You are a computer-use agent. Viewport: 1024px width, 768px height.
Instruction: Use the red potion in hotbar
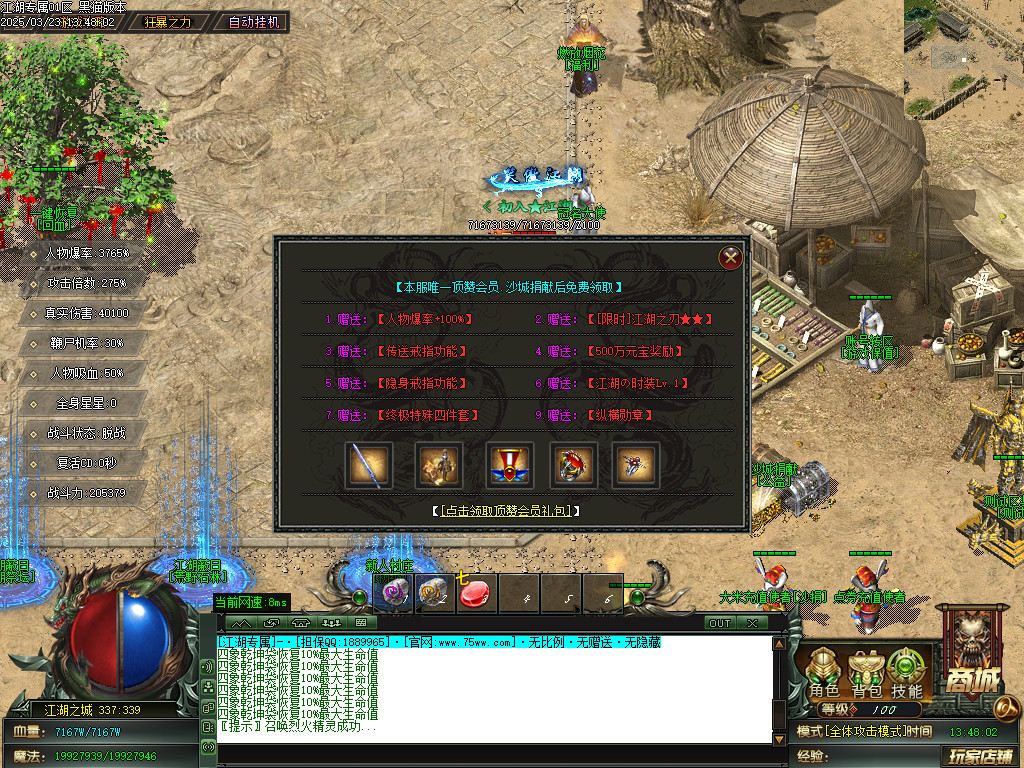[477, 594]
